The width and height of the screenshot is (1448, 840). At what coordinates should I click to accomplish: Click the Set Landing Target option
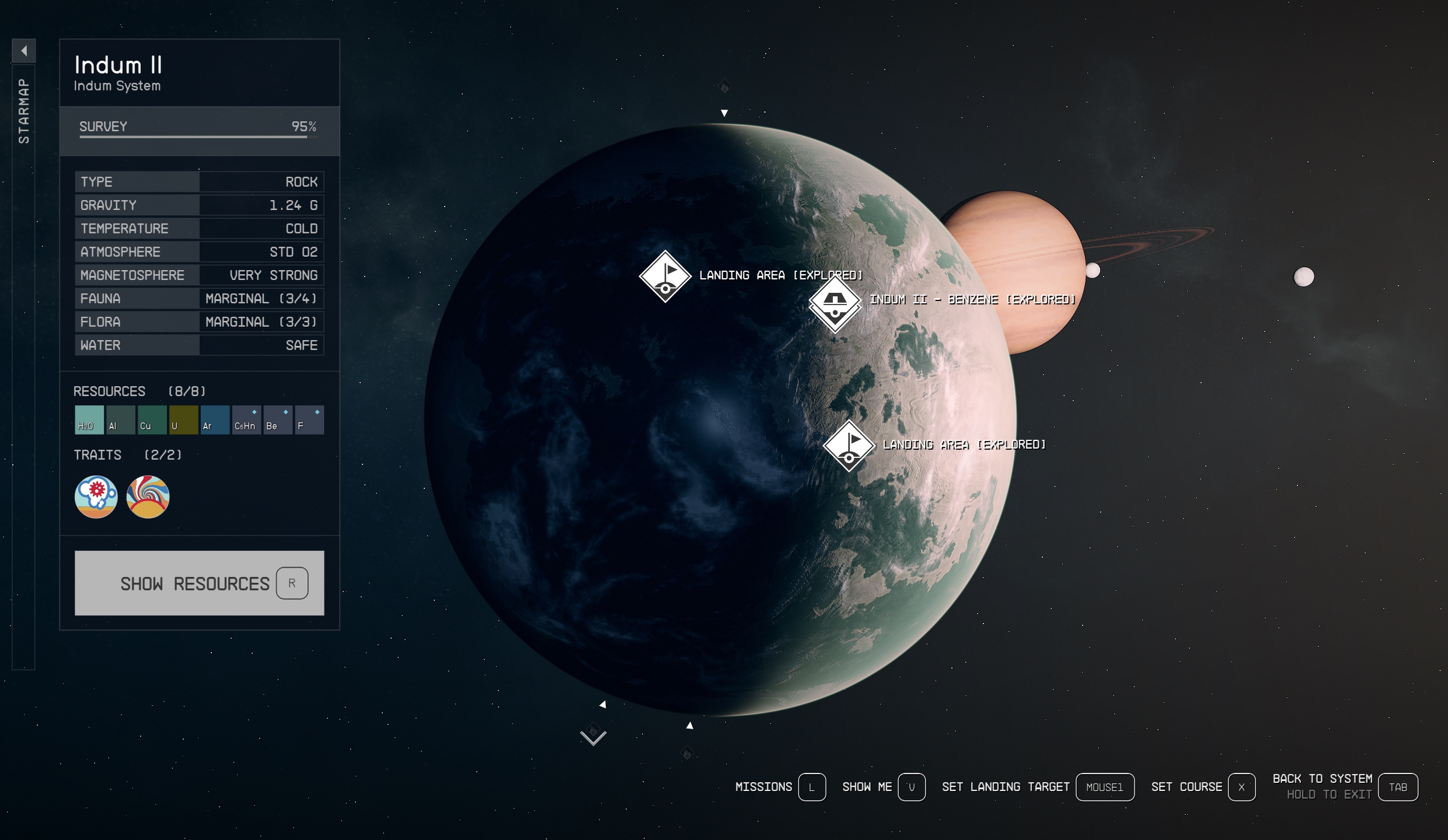pos(1037,787)
